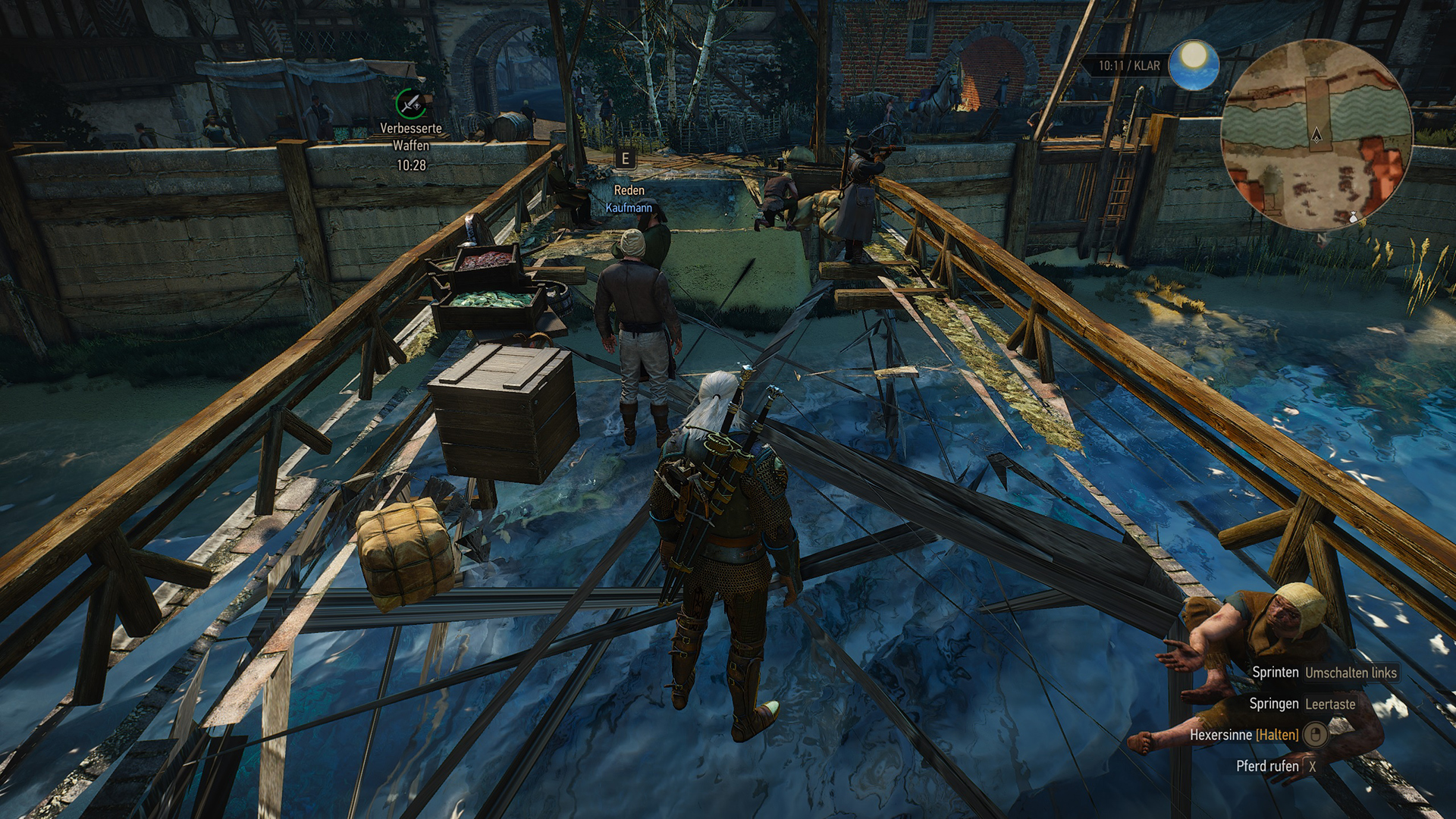Screen dimensions: 1456x819
Task: Click the Kaufmann name label
Action: pyautogui.click(x=630, y=206)
